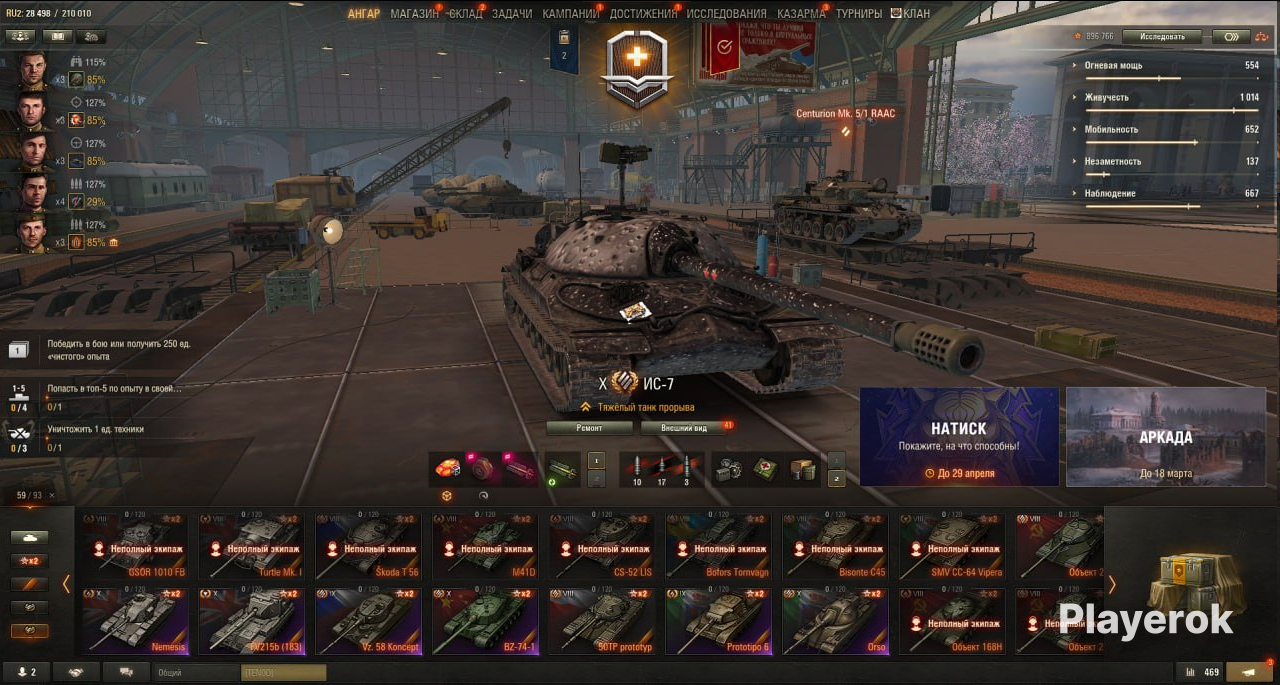Open the Исследования tab
Image resolution: width=1280 pixels, height=685 pixels.
726,14
